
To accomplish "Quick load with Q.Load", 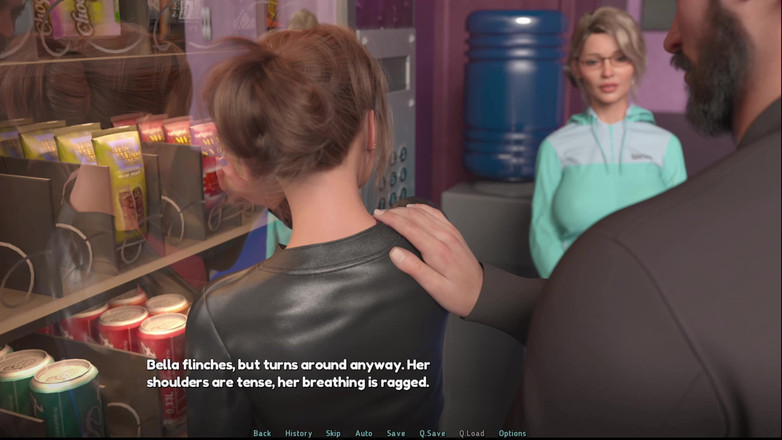I will coord(472,433).
